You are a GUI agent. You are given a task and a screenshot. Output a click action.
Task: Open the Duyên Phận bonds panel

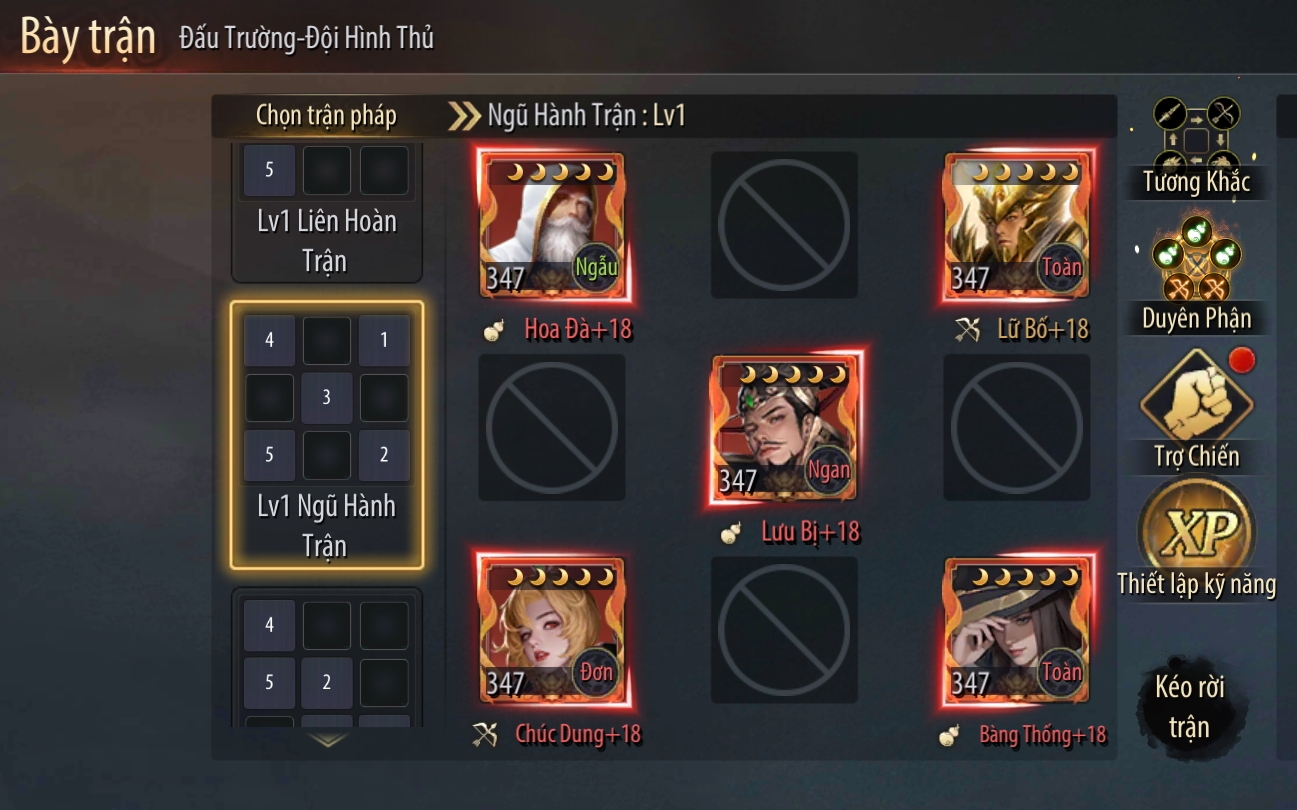coord(1196,272)
